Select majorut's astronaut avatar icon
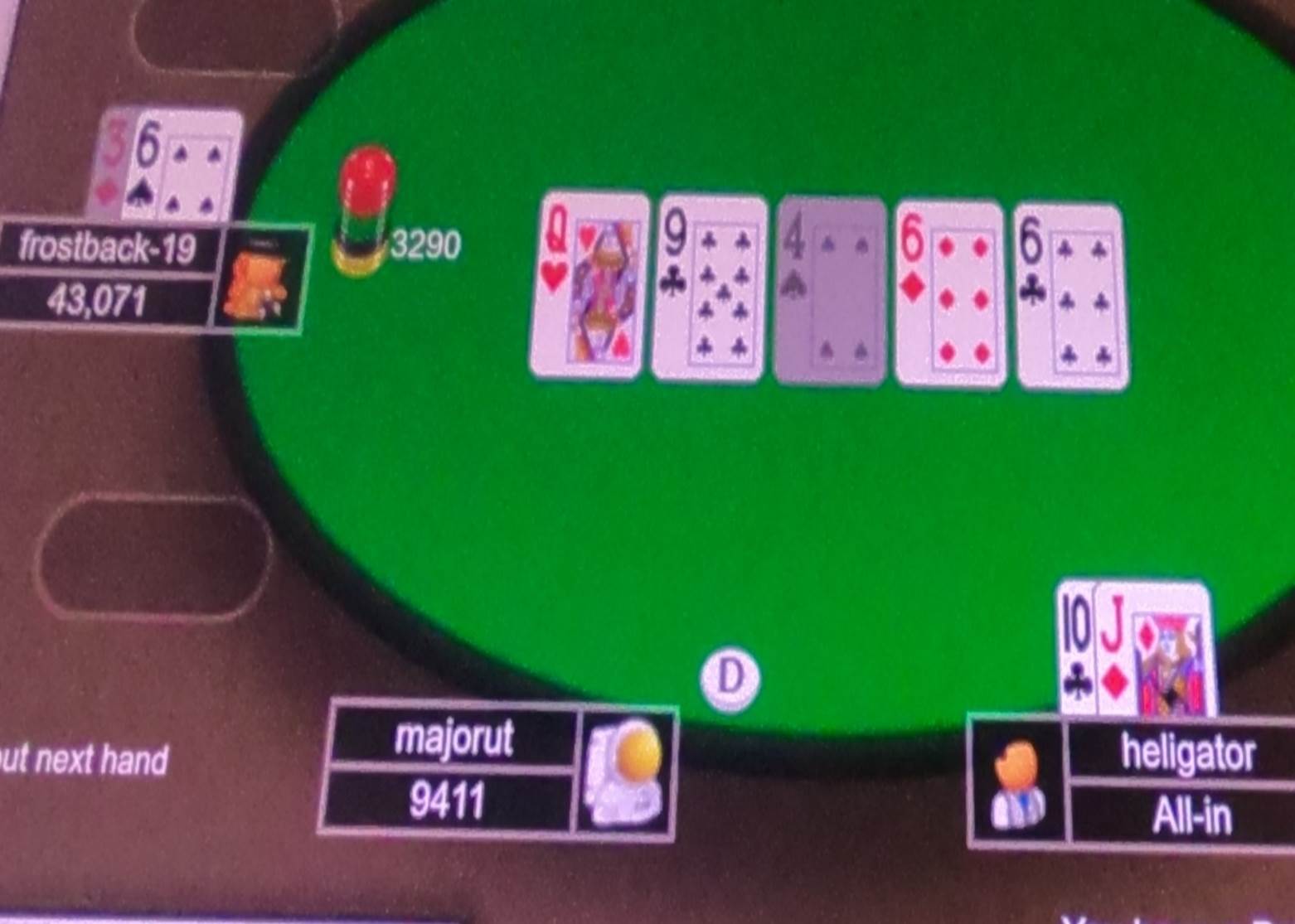 pos(628,779)
